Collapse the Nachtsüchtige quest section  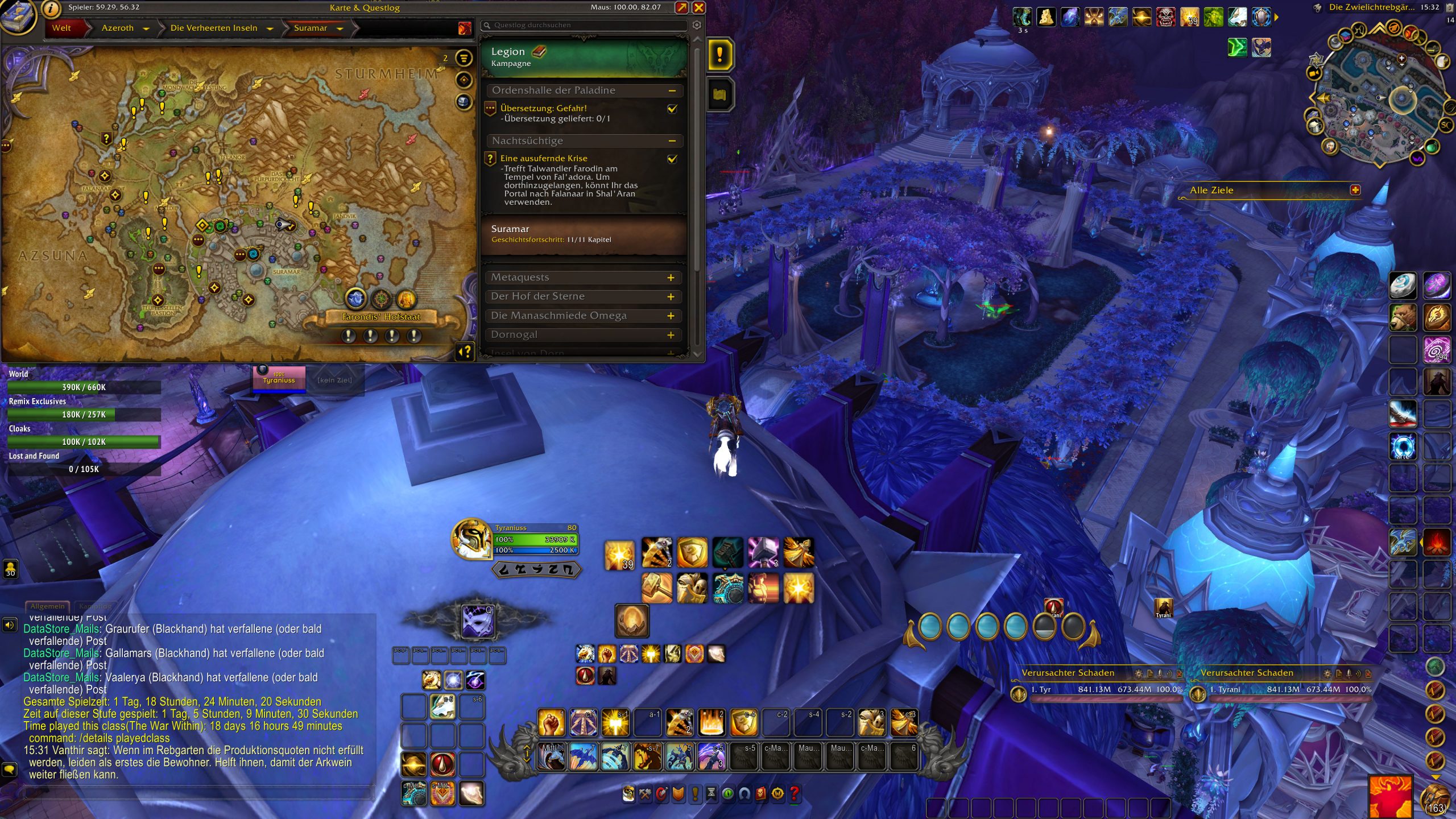[x=672, y=140]
